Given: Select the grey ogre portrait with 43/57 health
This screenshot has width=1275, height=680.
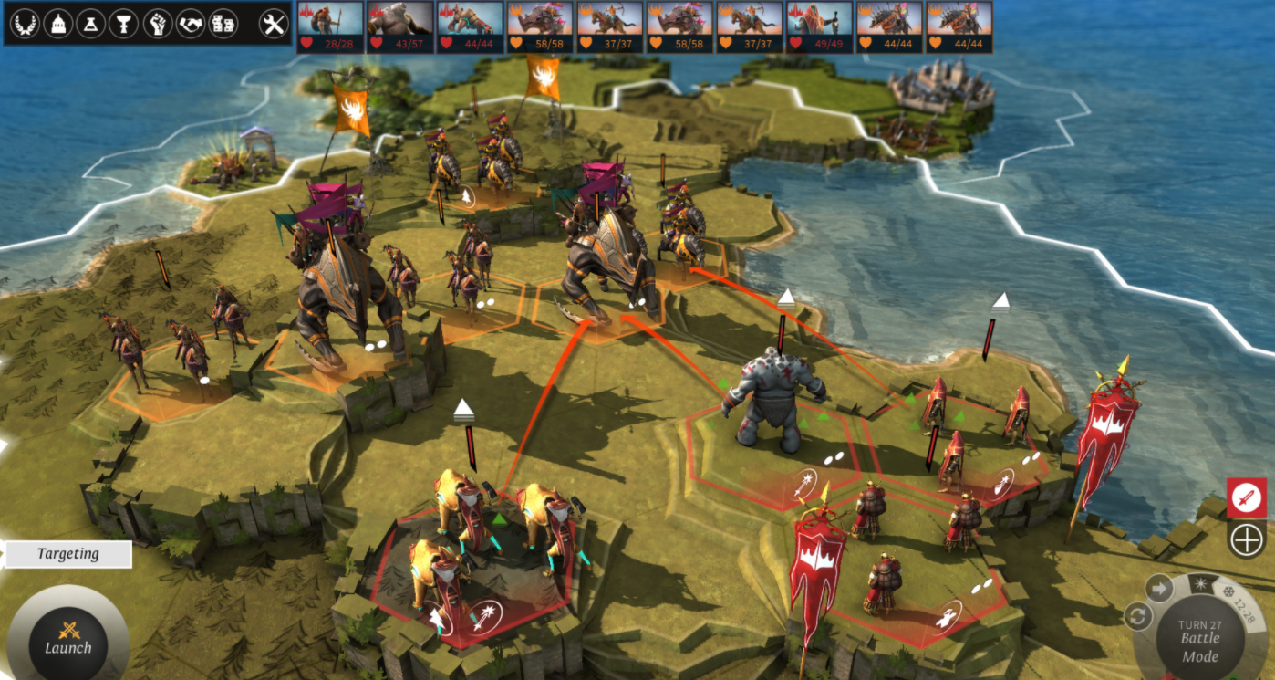Looking at the screenshot, I should [x=400, y=26].
